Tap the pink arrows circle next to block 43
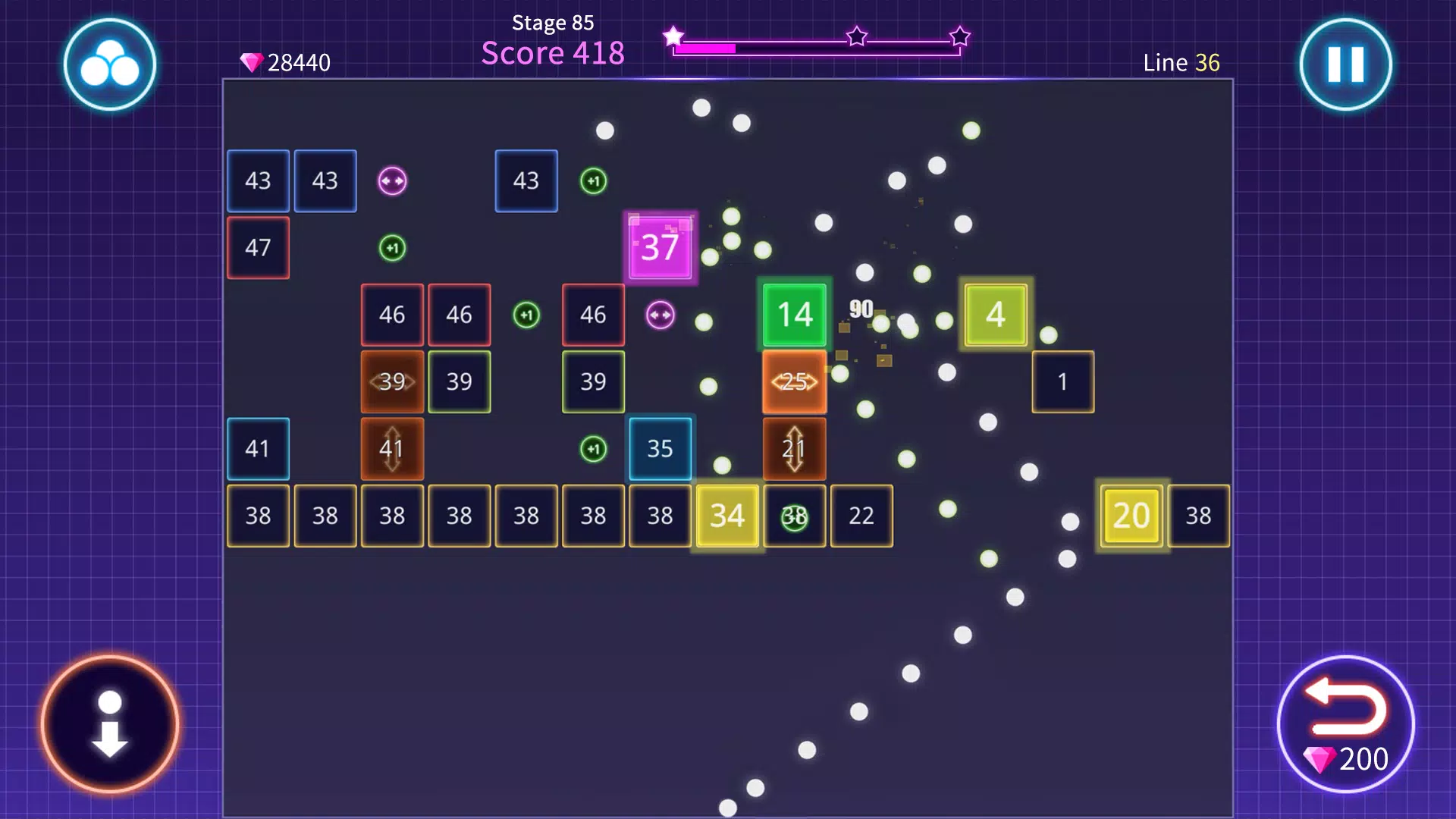This screenshot has height=819, width=1456. (x=392, y=180)
